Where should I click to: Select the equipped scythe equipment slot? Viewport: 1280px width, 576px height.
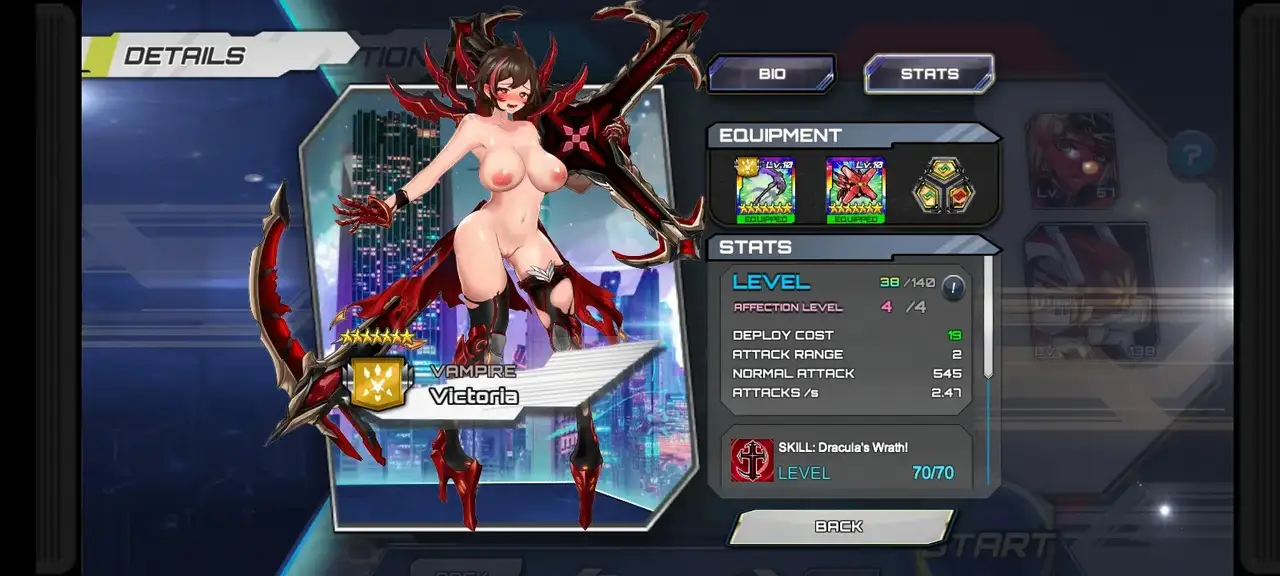[765, 189]
